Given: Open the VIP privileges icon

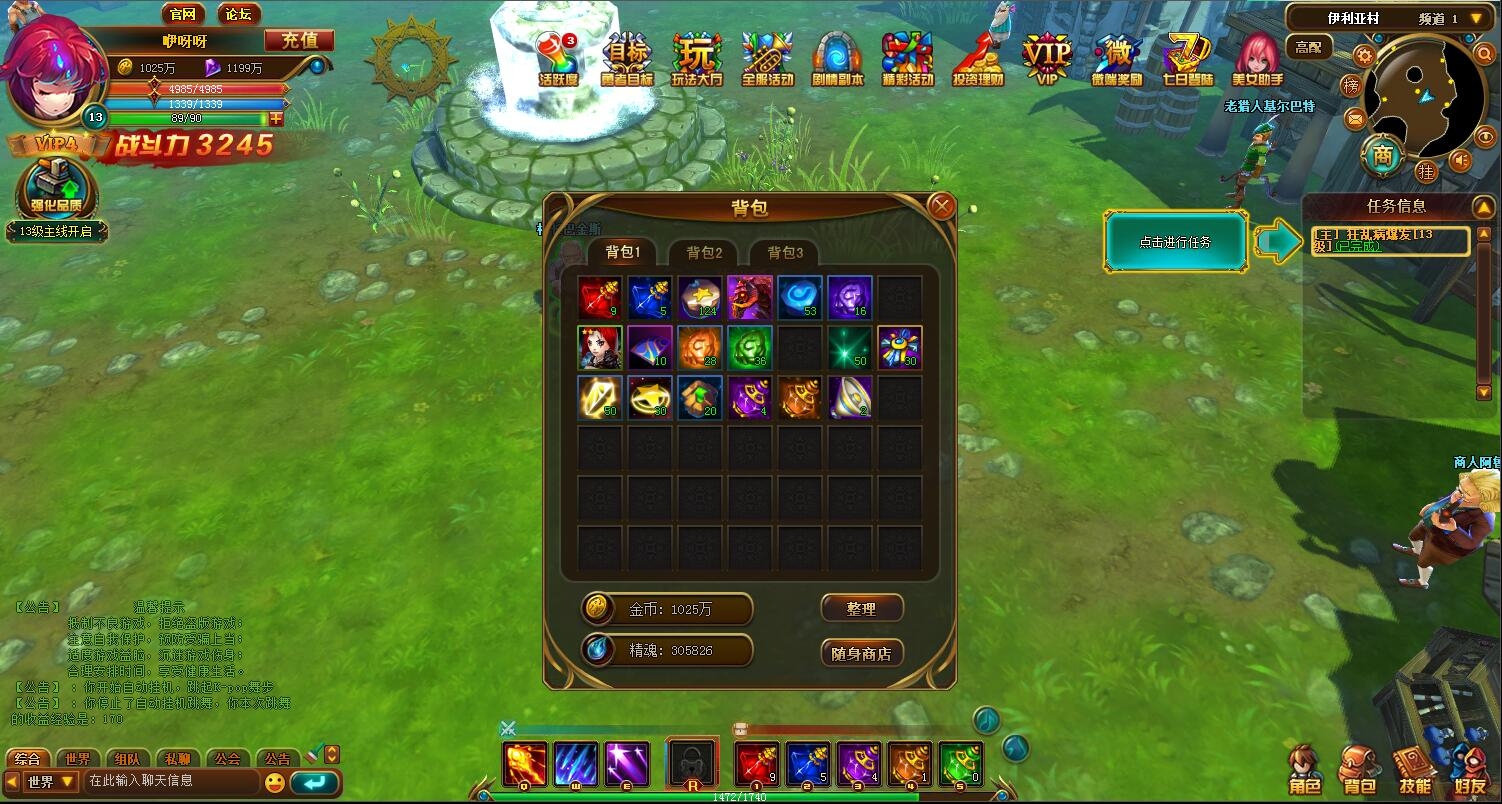Looking at the screenshot, I should (1046, 58).
